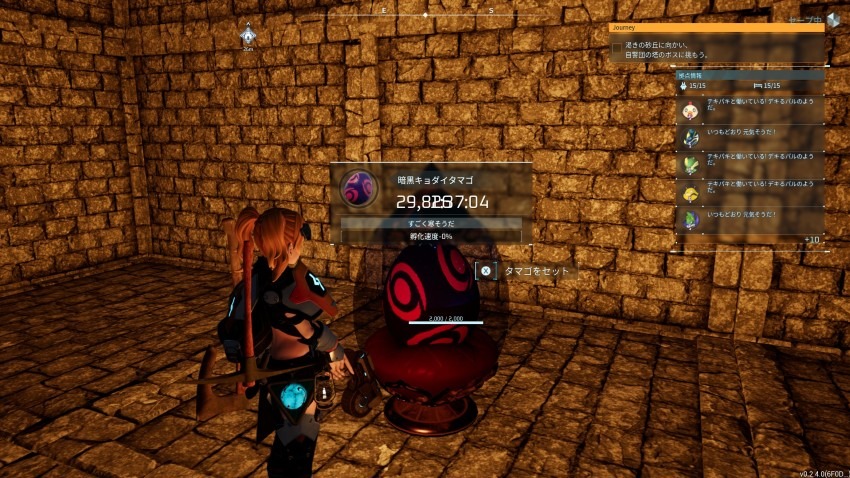Click the タマゴをセット egg prompt label

[540, 270]
